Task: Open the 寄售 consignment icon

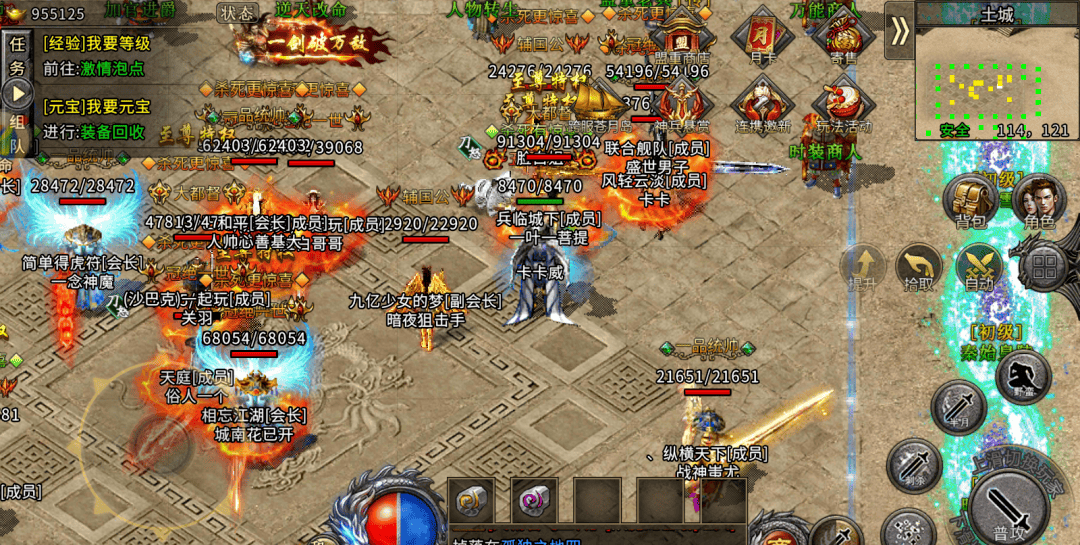Action: (842, 38)
